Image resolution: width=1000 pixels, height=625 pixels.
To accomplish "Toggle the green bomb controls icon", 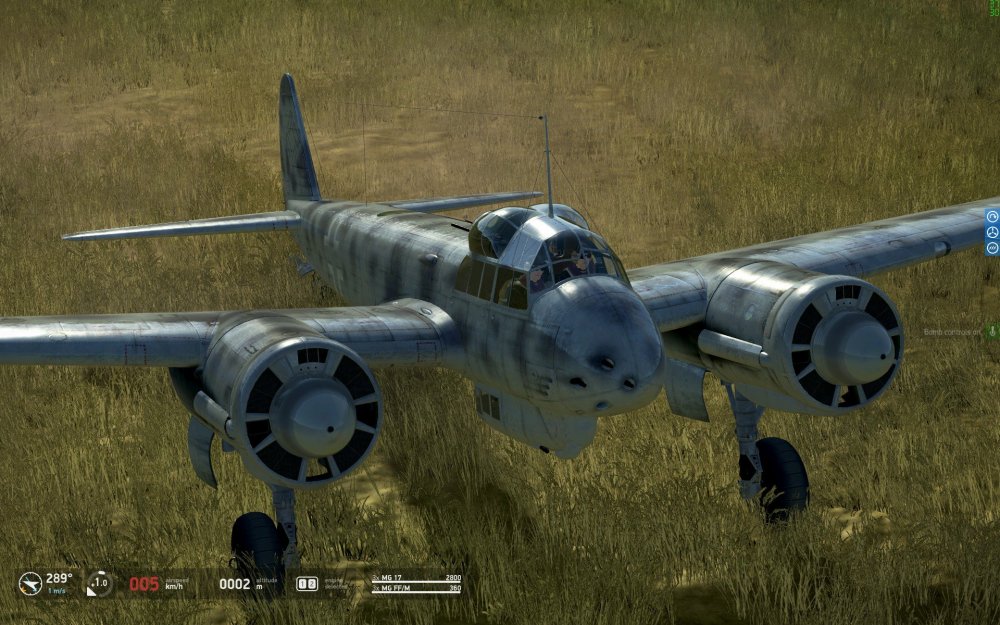I will [x=991, y=331].
